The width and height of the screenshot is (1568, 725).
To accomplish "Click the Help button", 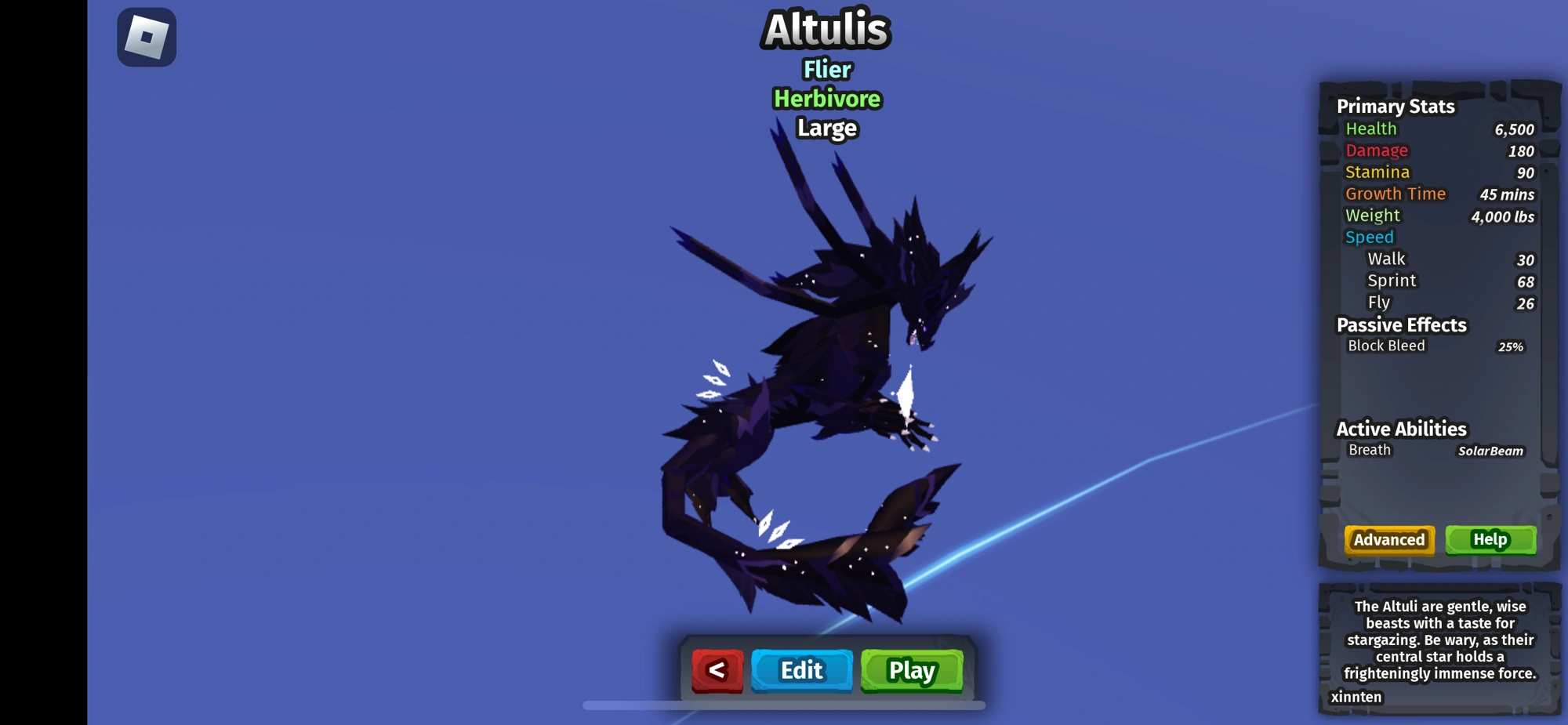I will [1491, 540].
